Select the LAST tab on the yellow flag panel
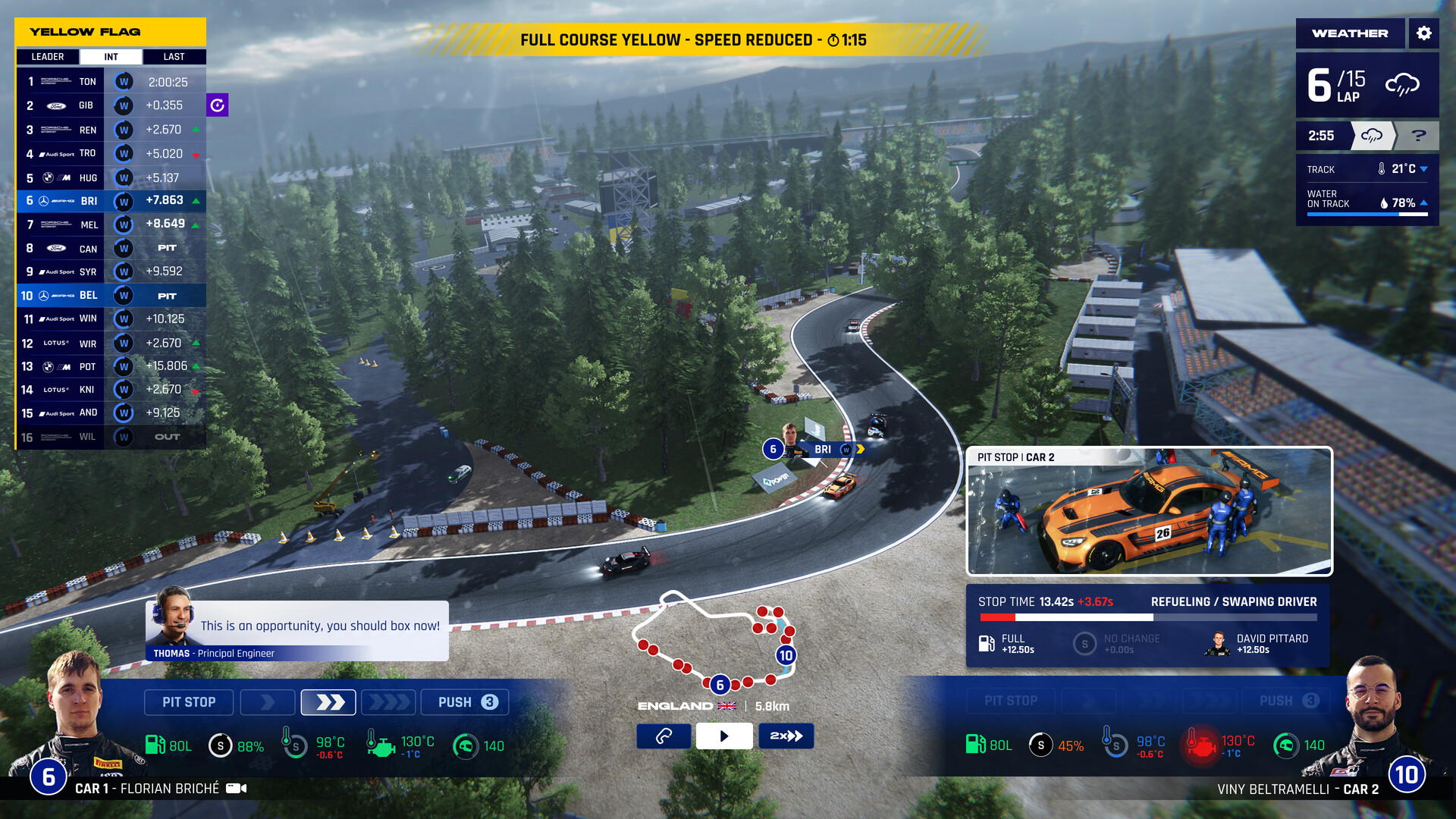Image resolution: width=1456 pixels, height=819 pixels. pos(174,56)
